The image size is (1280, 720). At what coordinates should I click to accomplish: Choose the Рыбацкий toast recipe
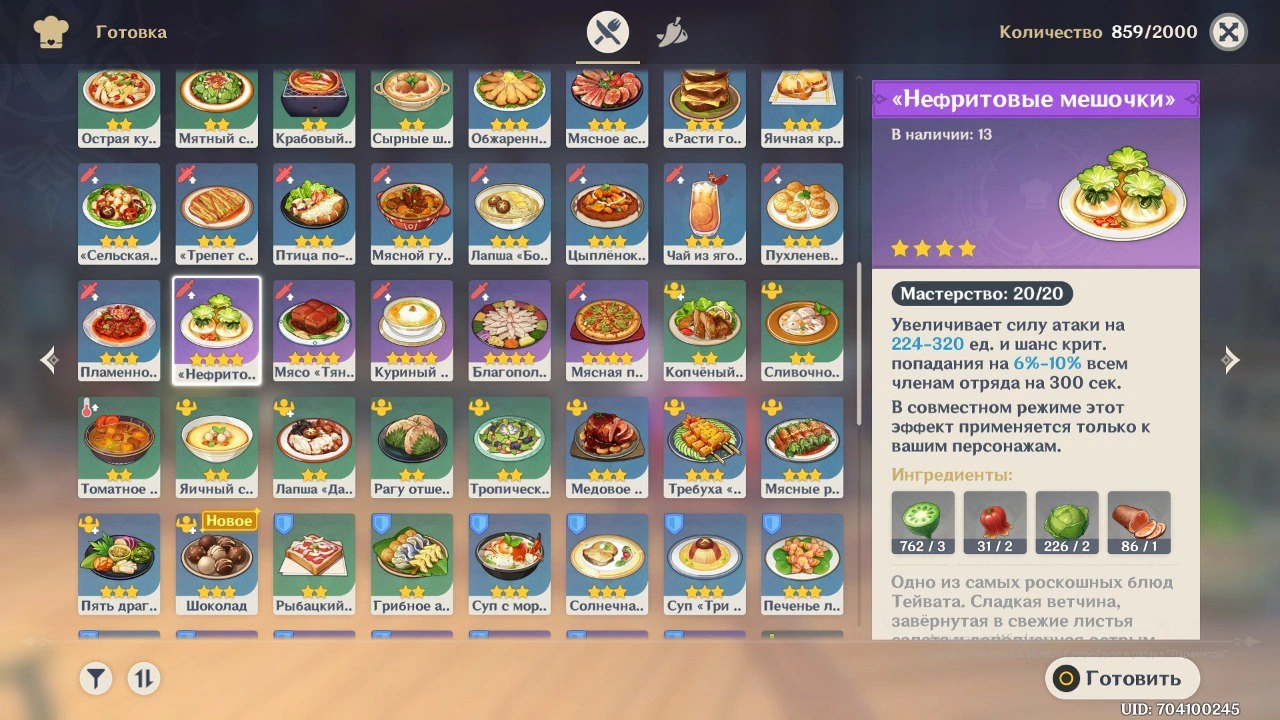(x=314, y=564)
